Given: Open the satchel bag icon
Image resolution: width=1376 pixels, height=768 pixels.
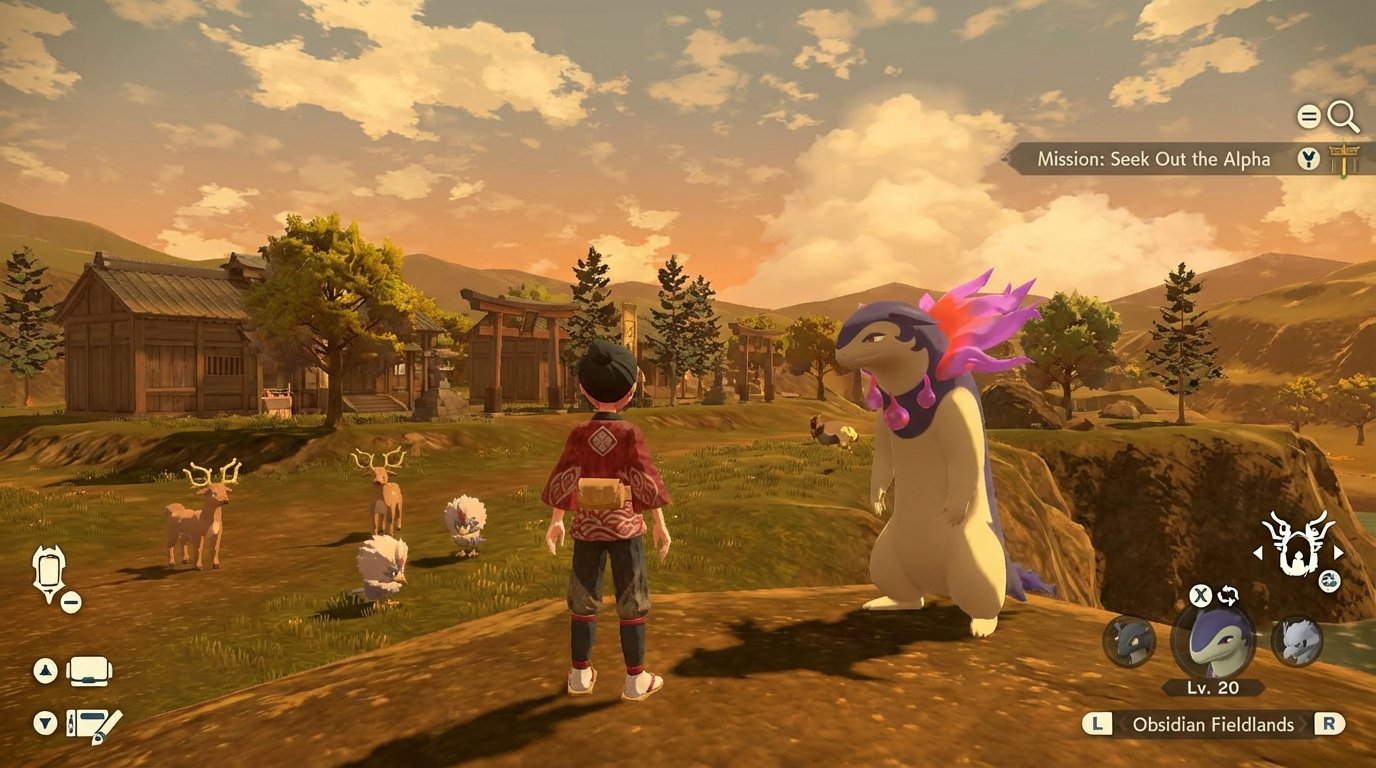Looking at the screenshot, I should point(88,671).
